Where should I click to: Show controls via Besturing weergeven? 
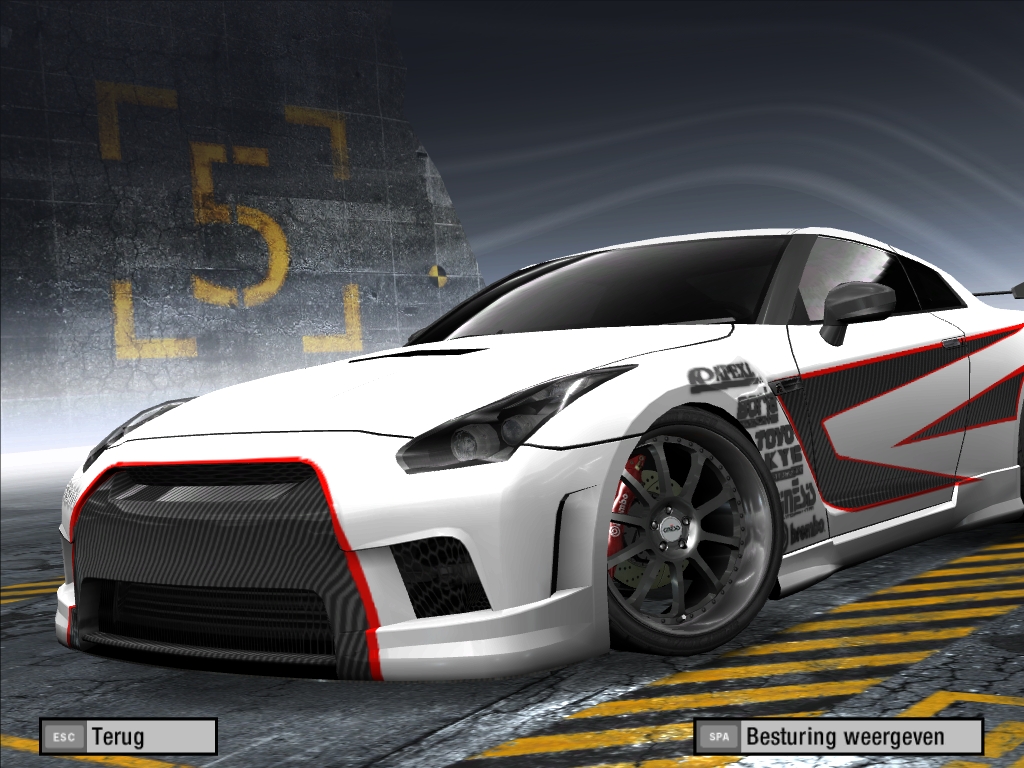pos(838,737)
